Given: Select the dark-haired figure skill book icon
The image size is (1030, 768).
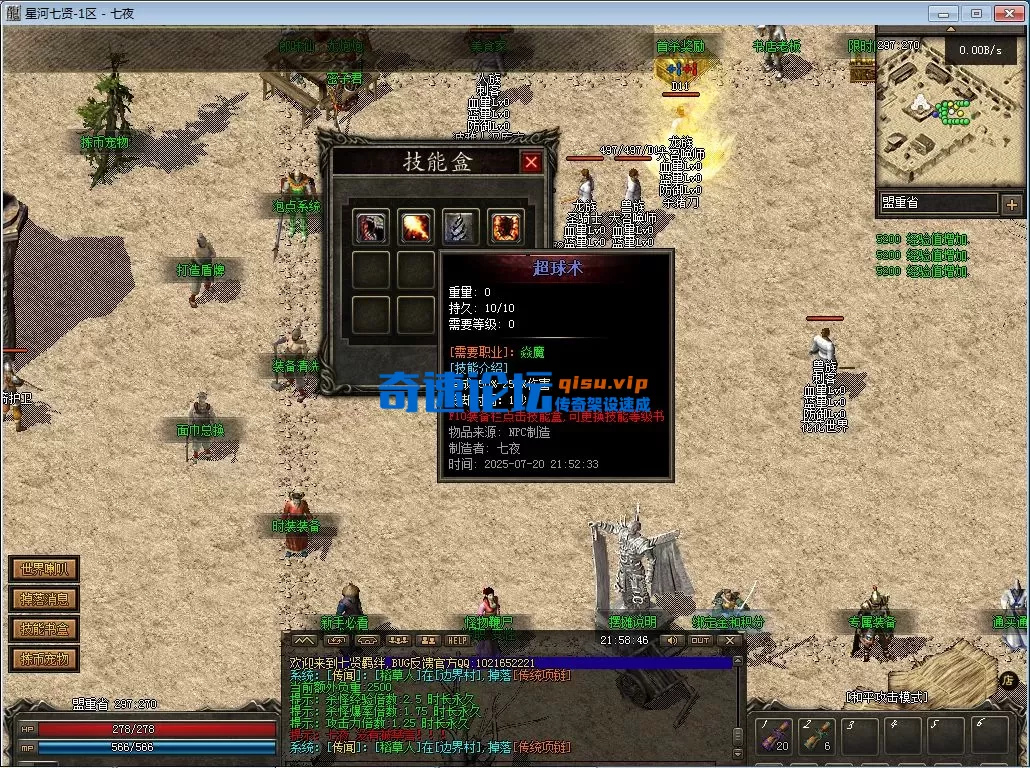Looking at the screenshot, I should pyautogui.click(x=371, y=227).
